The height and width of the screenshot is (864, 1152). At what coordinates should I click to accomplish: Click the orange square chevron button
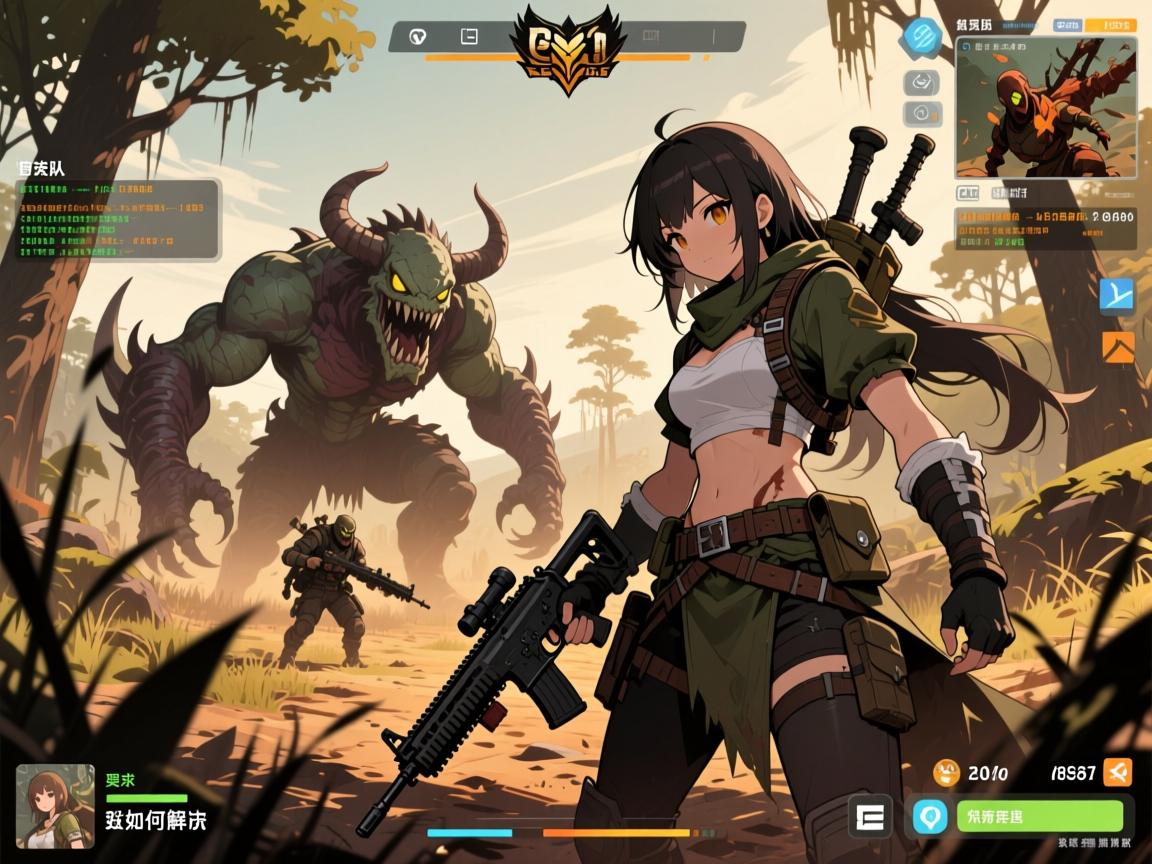pos(1117,347)
